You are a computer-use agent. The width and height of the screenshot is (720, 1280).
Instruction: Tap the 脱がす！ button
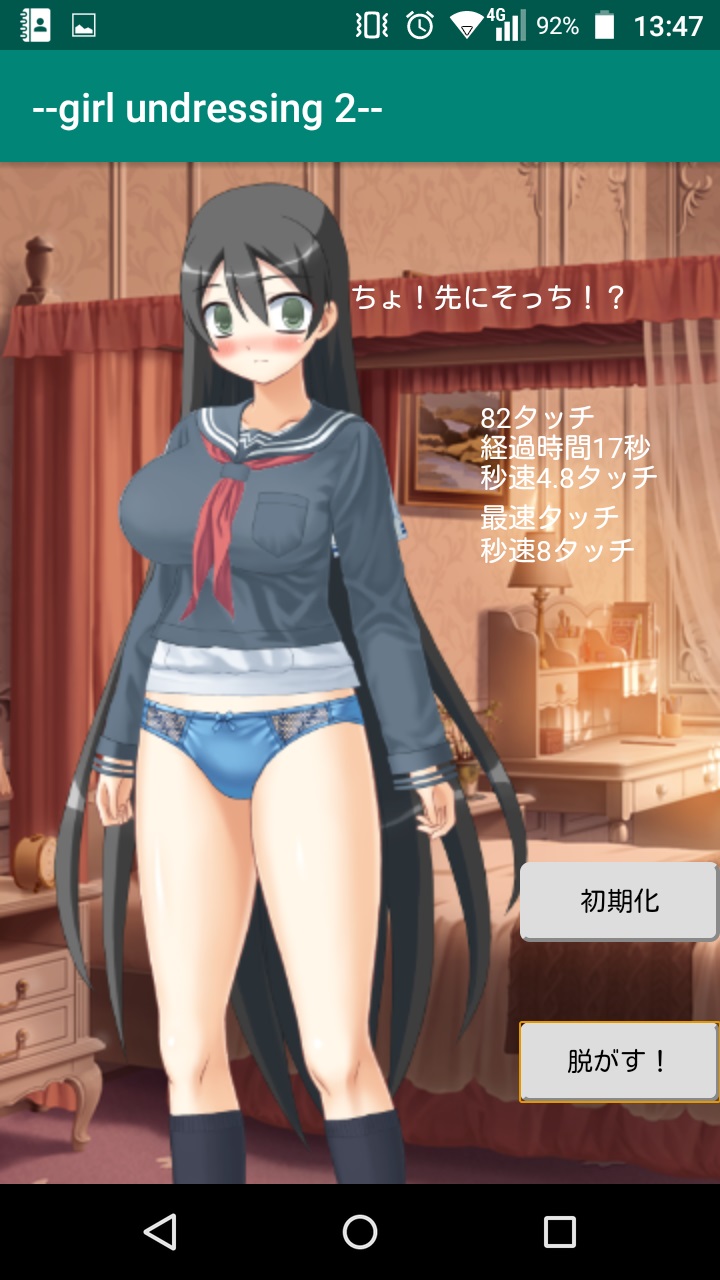click(619, 1061)
